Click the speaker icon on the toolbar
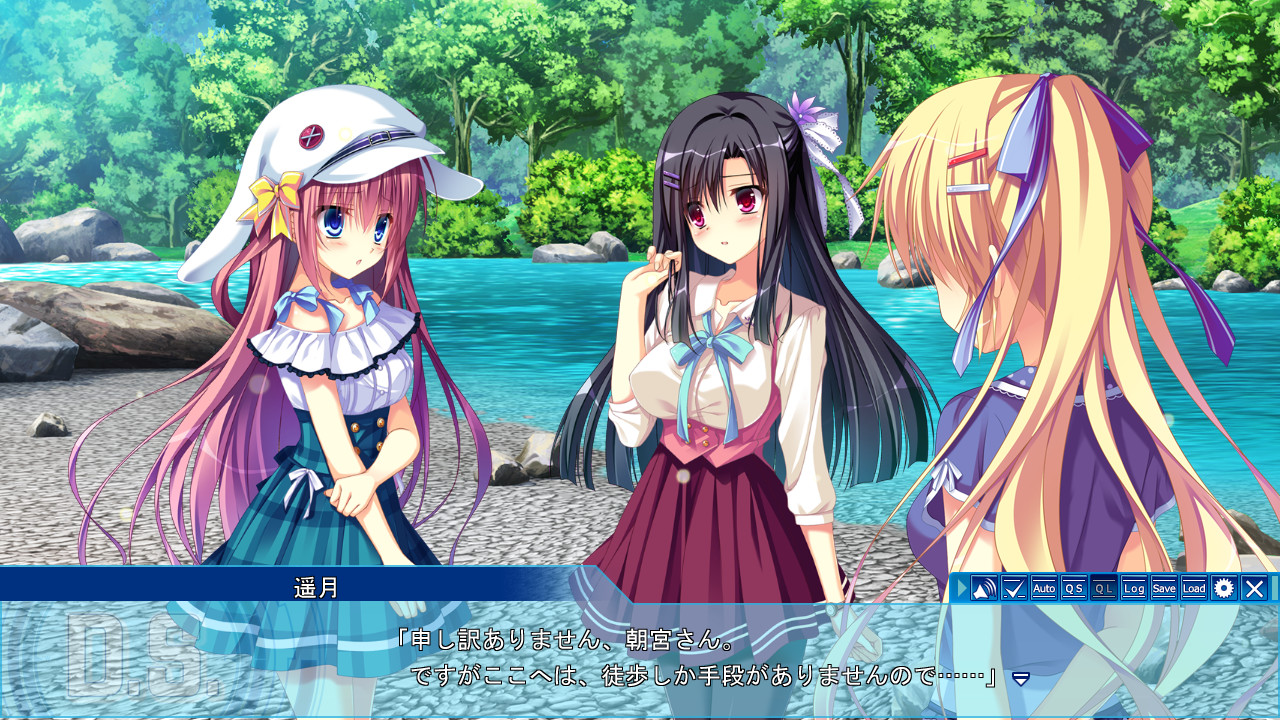Image resolution: width=1280 pixels, height=720 pixels. click(983, 589)
